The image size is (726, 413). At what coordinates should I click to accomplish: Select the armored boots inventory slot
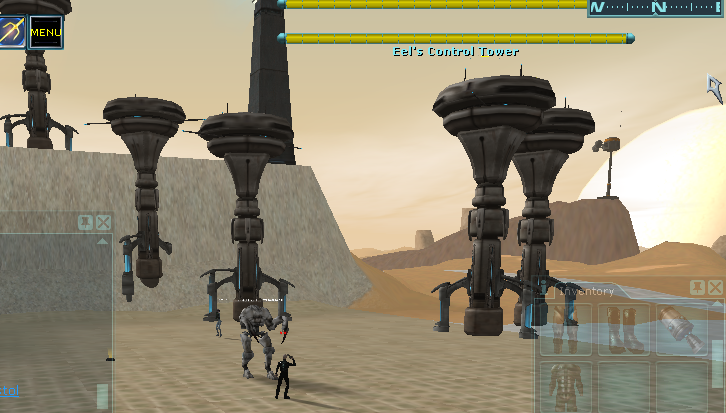(x=623, y=330)
